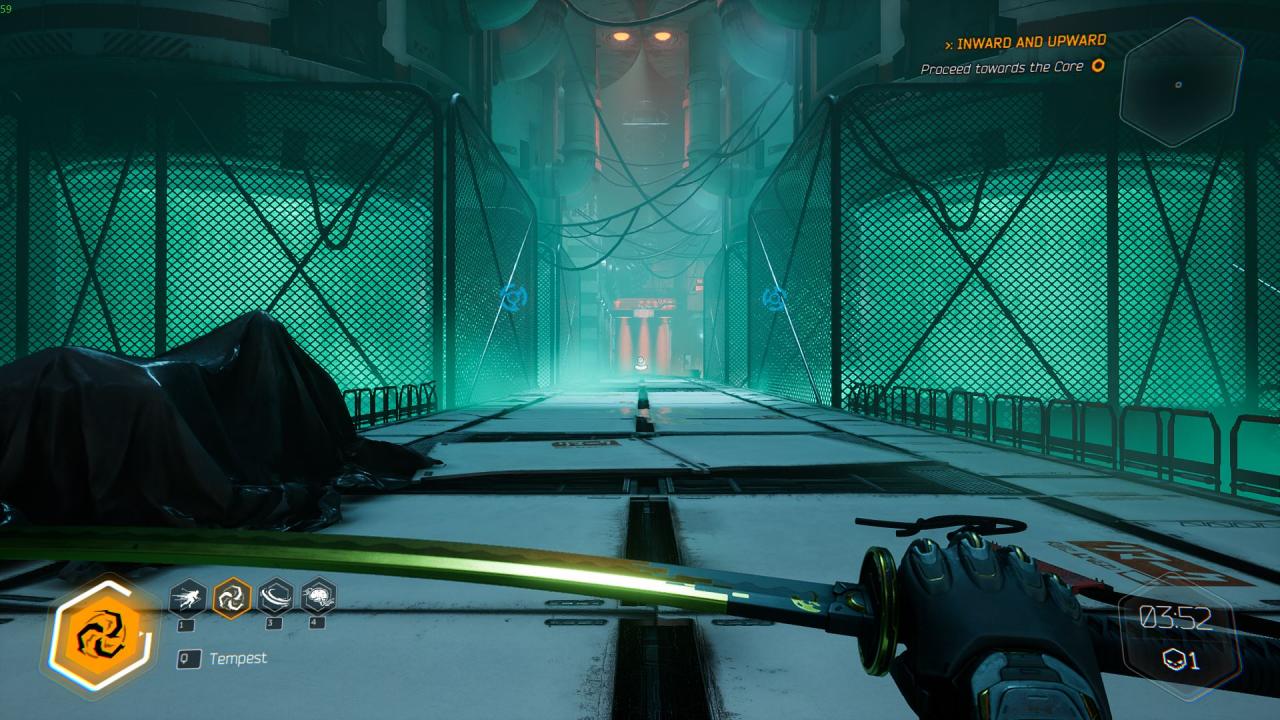1280x720 pixels.
Task: Switch to the Surge curved-slash ability
Action: point(275,598)
